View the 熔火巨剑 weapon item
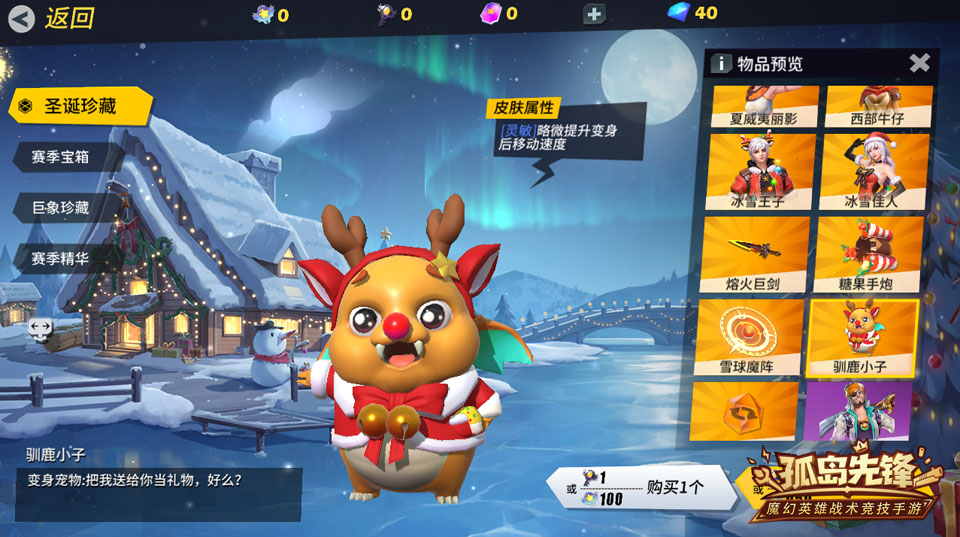This screenshot has width=960, height=537. [757, 254]
